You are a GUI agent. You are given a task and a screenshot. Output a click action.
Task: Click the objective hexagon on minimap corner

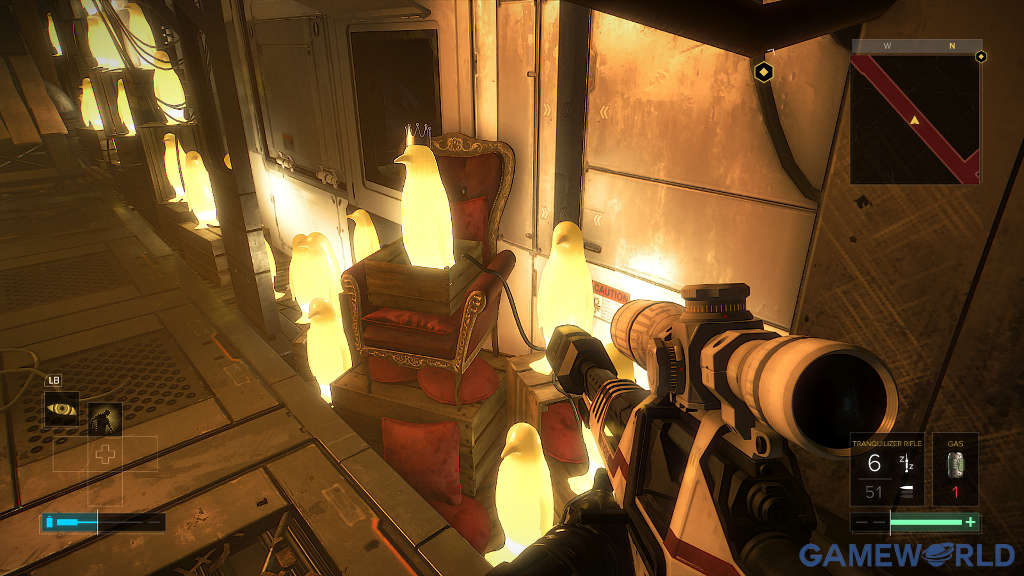(980, 56)
